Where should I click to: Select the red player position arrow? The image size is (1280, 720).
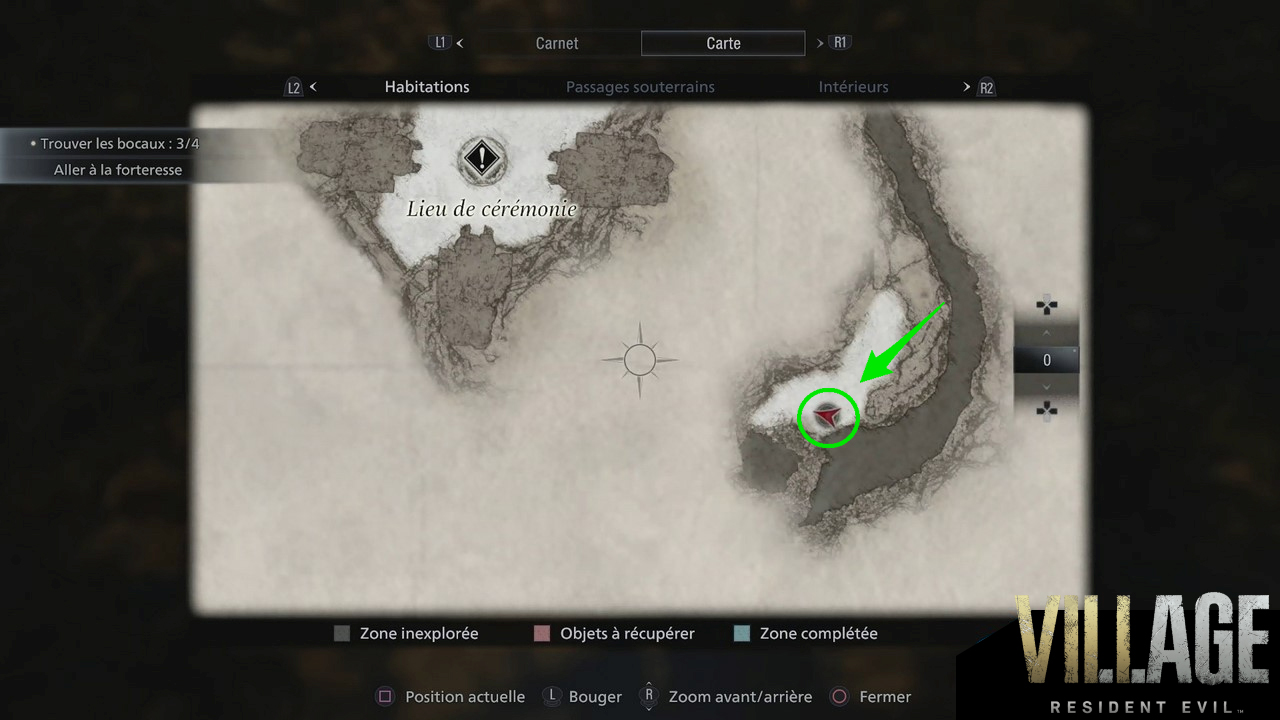tap(827, 415)
